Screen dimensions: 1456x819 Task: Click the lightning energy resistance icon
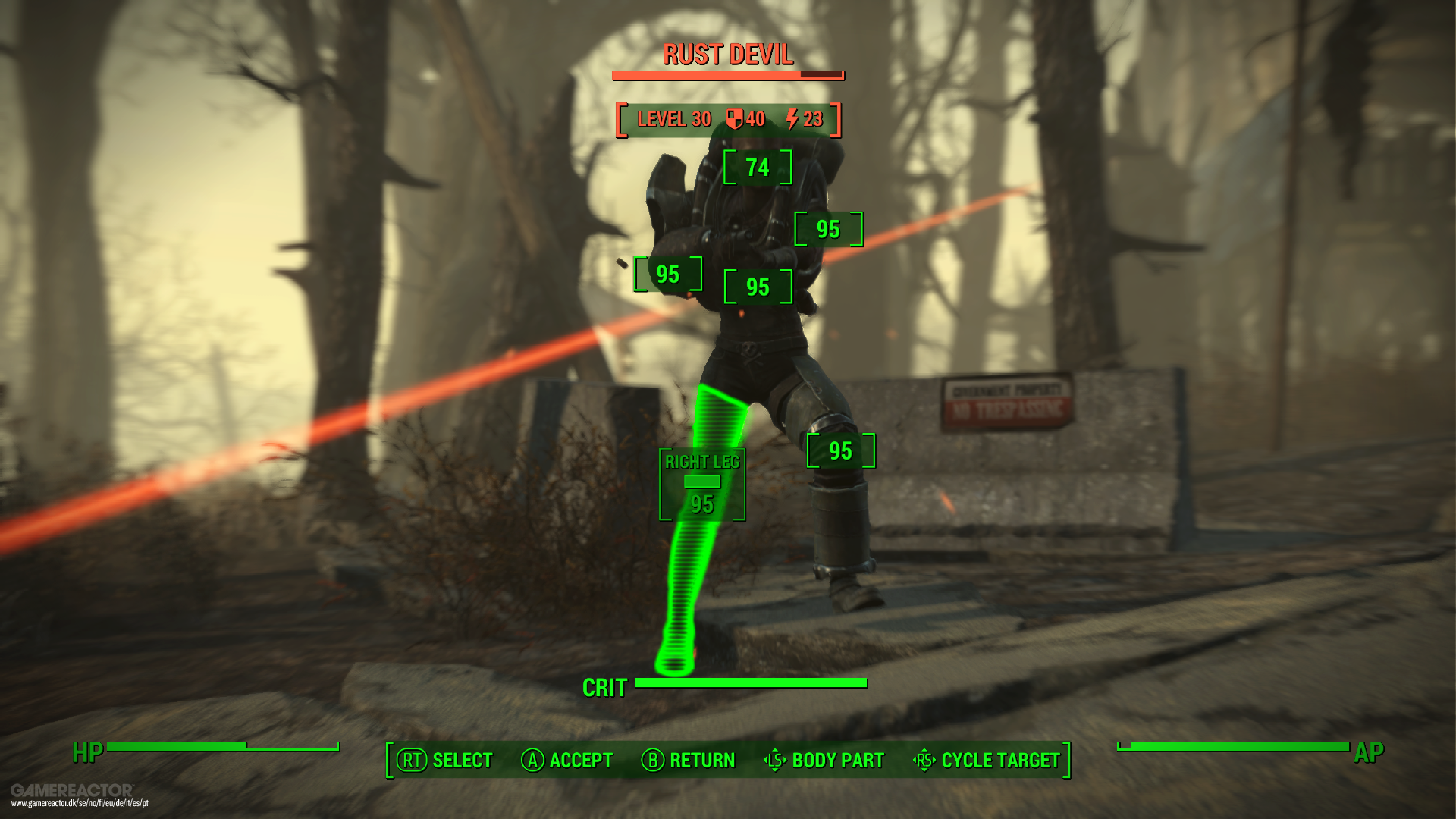pyautogui.click(x=791, y=118)
